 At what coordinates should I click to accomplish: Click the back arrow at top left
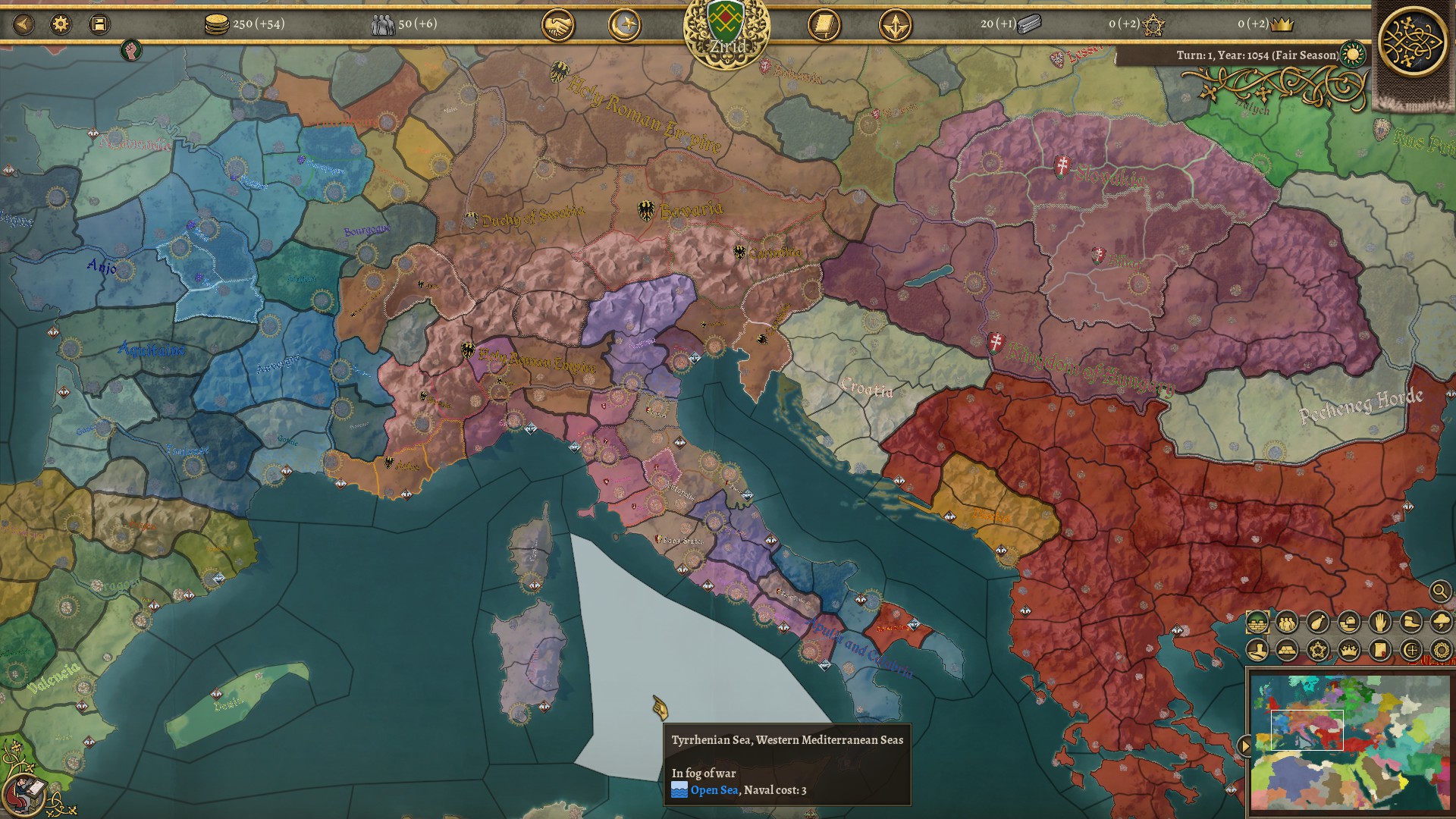[x=23, y=24]
